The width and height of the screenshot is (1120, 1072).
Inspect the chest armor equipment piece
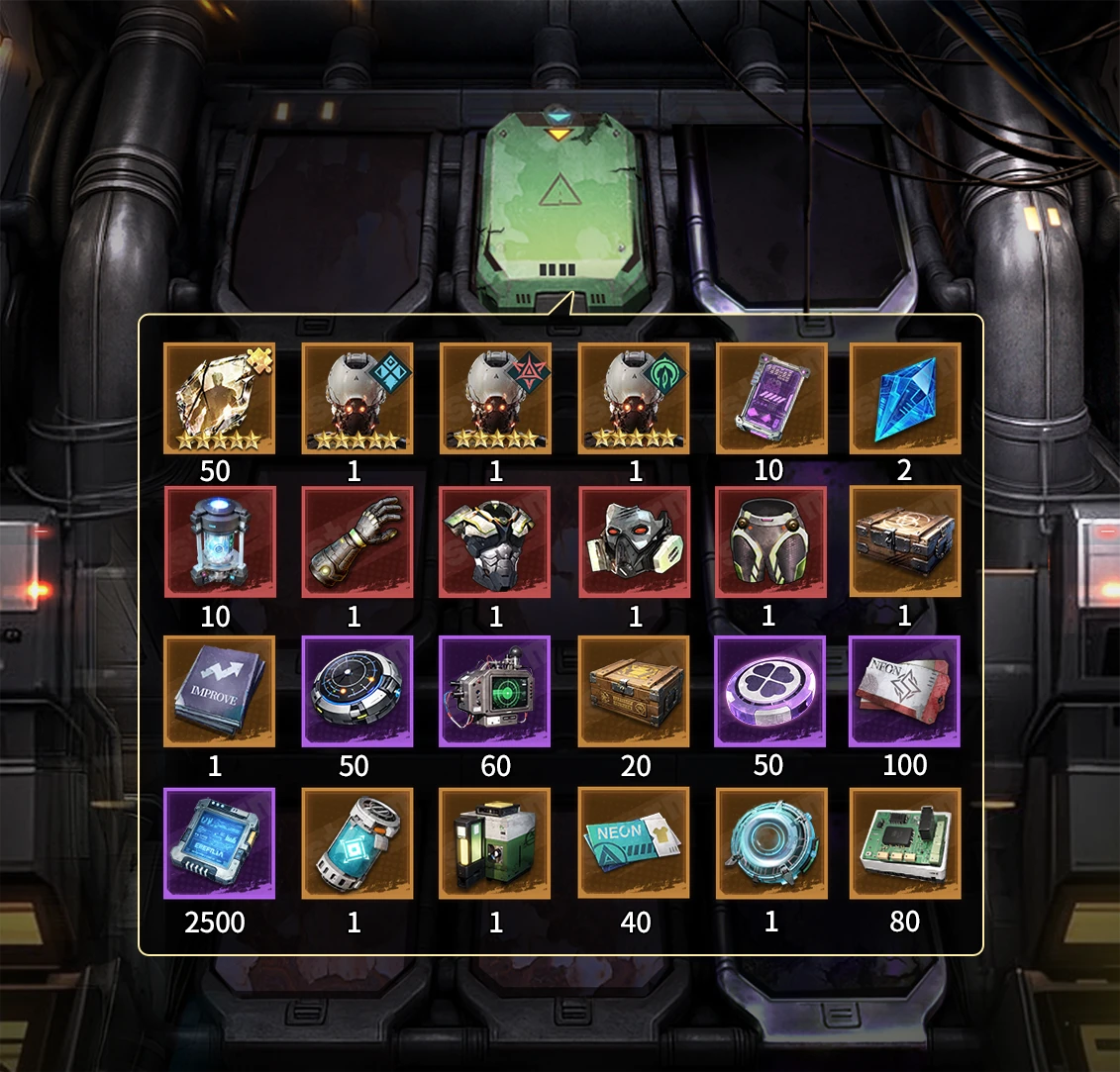tap(495, 542)
